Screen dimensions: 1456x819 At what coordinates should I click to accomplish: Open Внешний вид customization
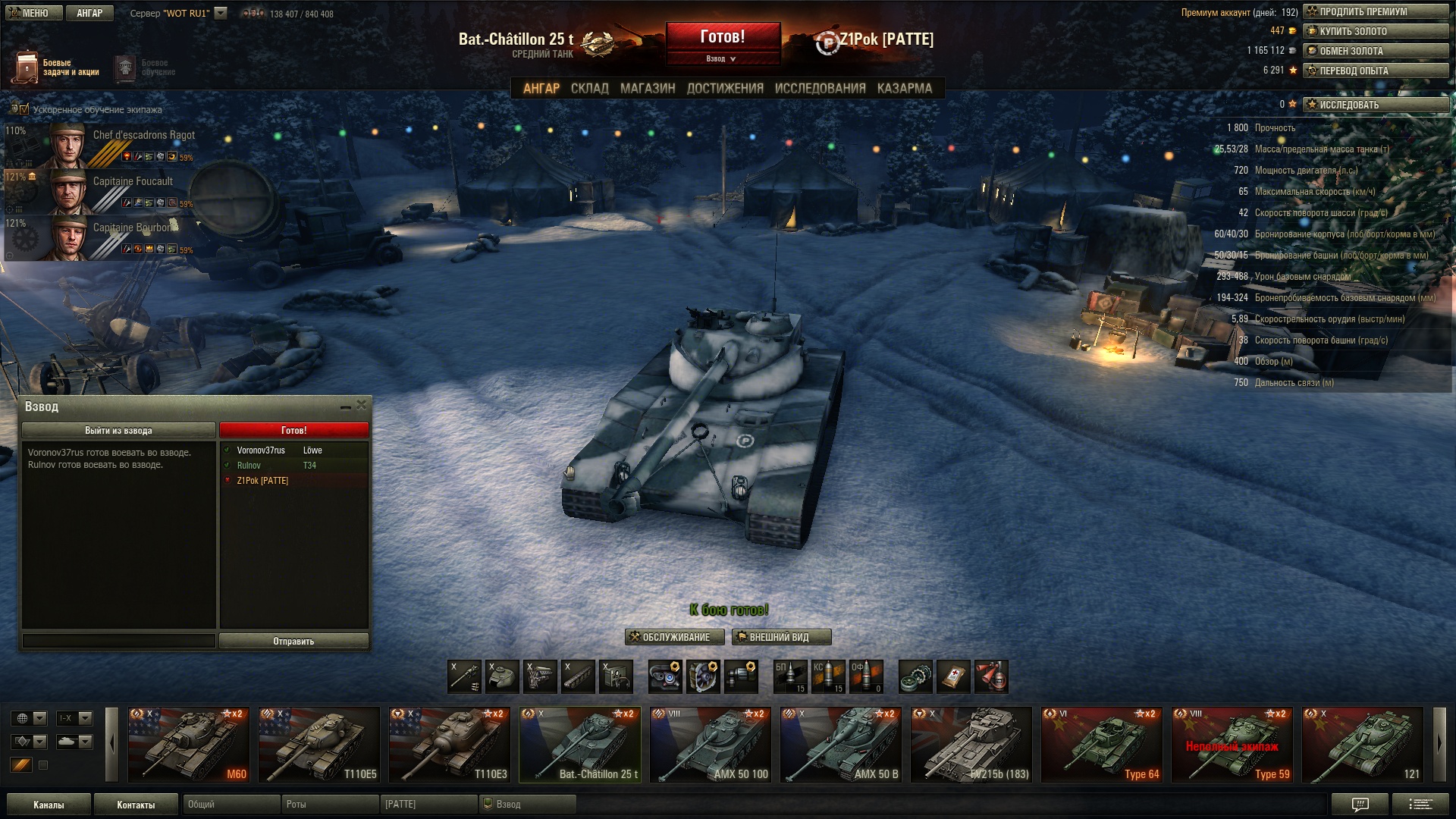(781, 638)
